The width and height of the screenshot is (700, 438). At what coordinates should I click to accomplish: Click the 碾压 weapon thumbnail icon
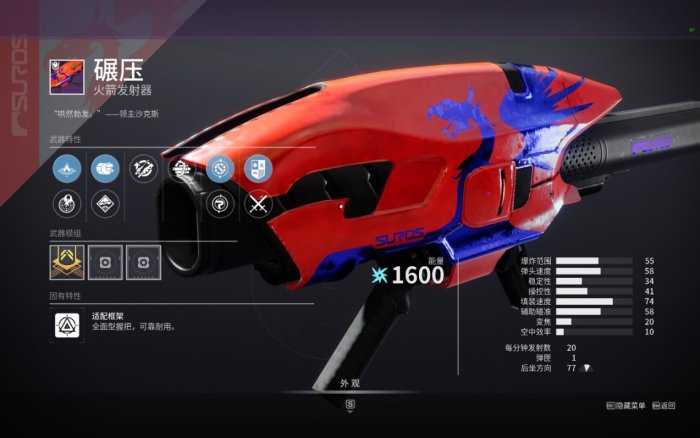click(x=67, y=76)
